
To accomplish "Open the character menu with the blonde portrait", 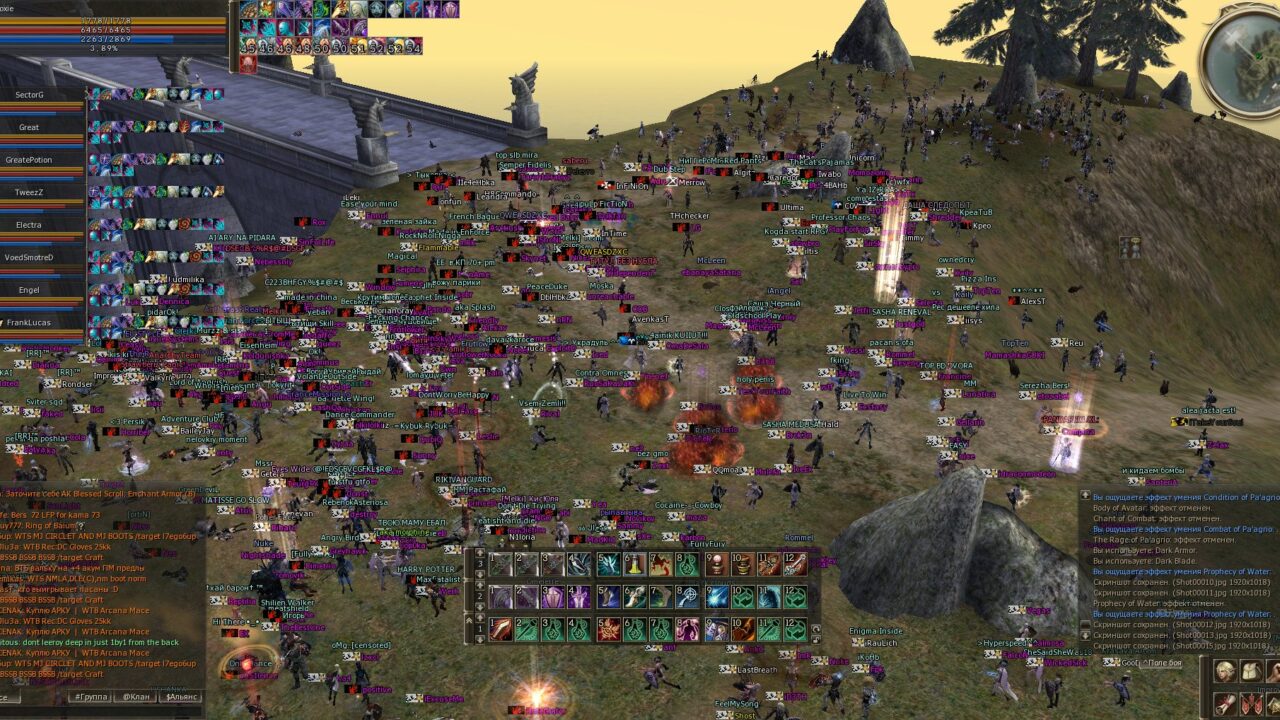I will pyautogui.click(x=1225, y=671).
